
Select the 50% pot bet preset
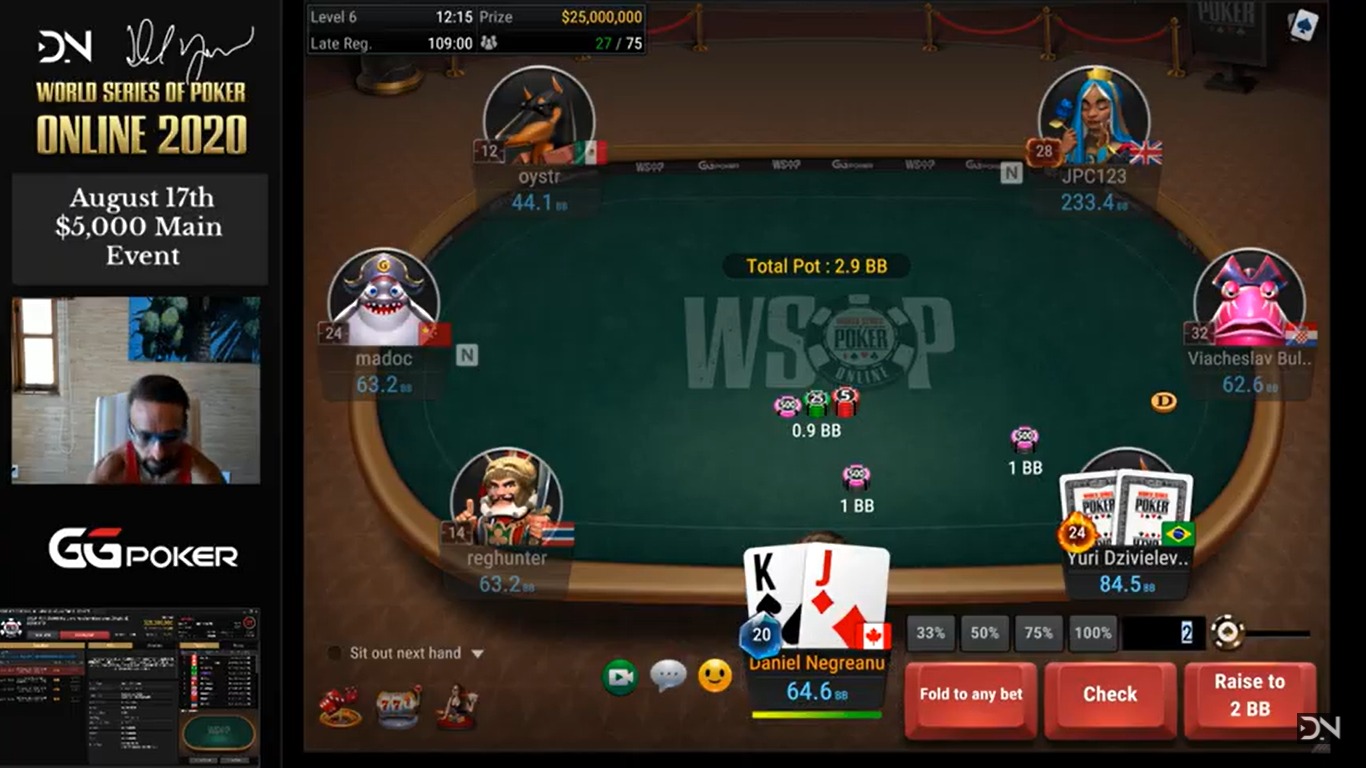[x=984, y=632]
